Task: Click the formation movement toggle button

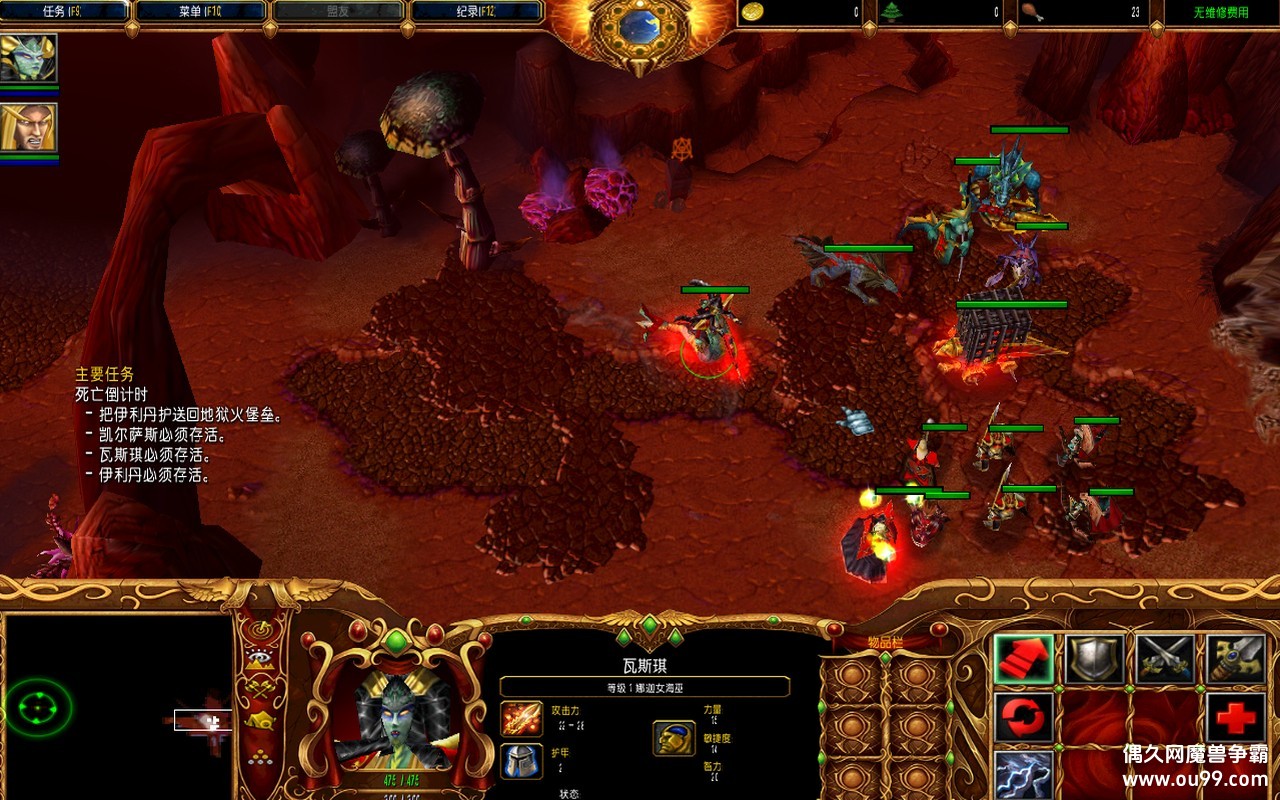Action: tap(262, 755)
